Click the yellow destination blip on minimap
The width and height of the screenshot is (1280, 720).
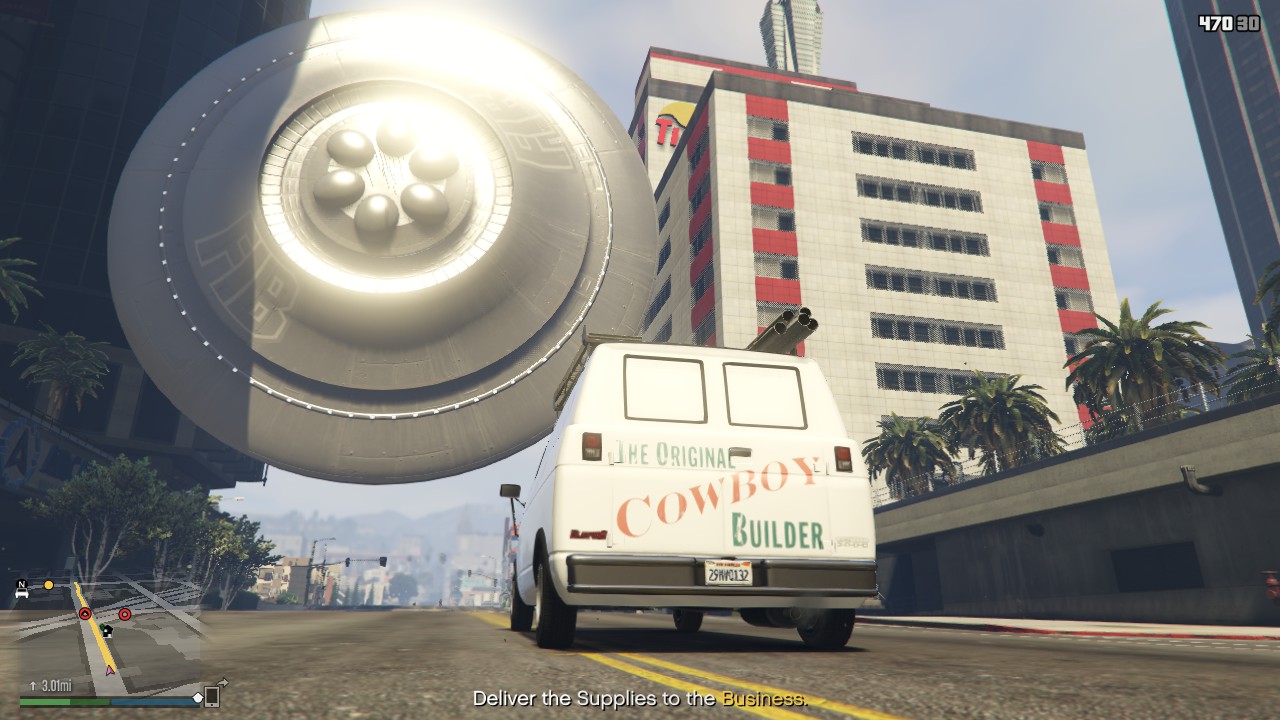pos(48,584)
